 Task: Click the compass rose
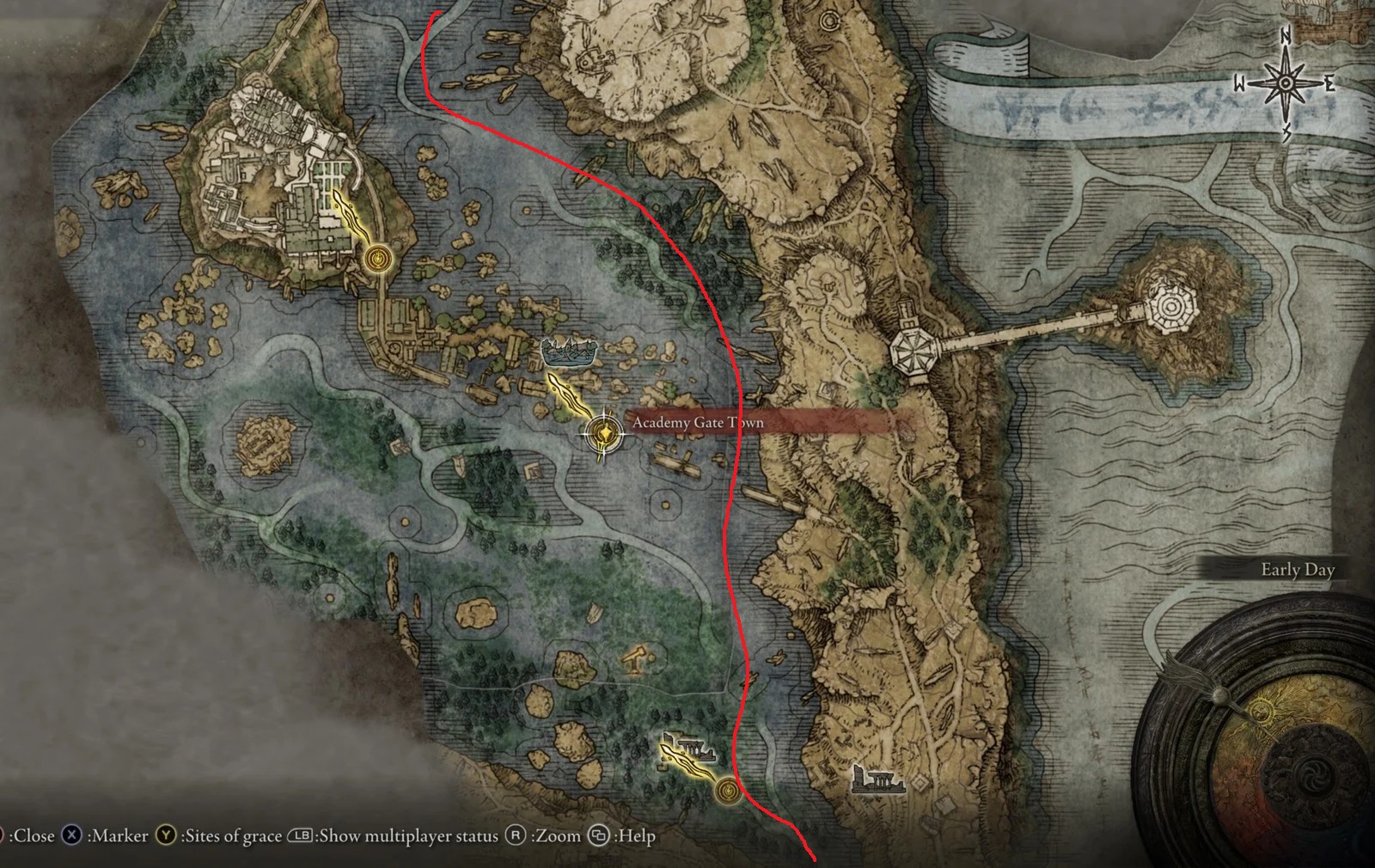(x=1285, y=83)
